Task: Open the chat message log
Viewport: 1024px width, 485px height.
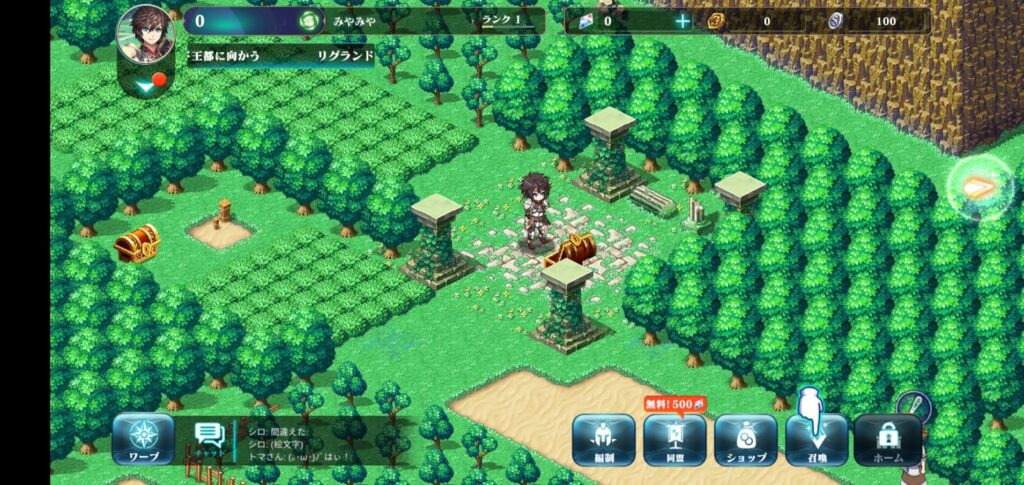Action: coord(310,443)
